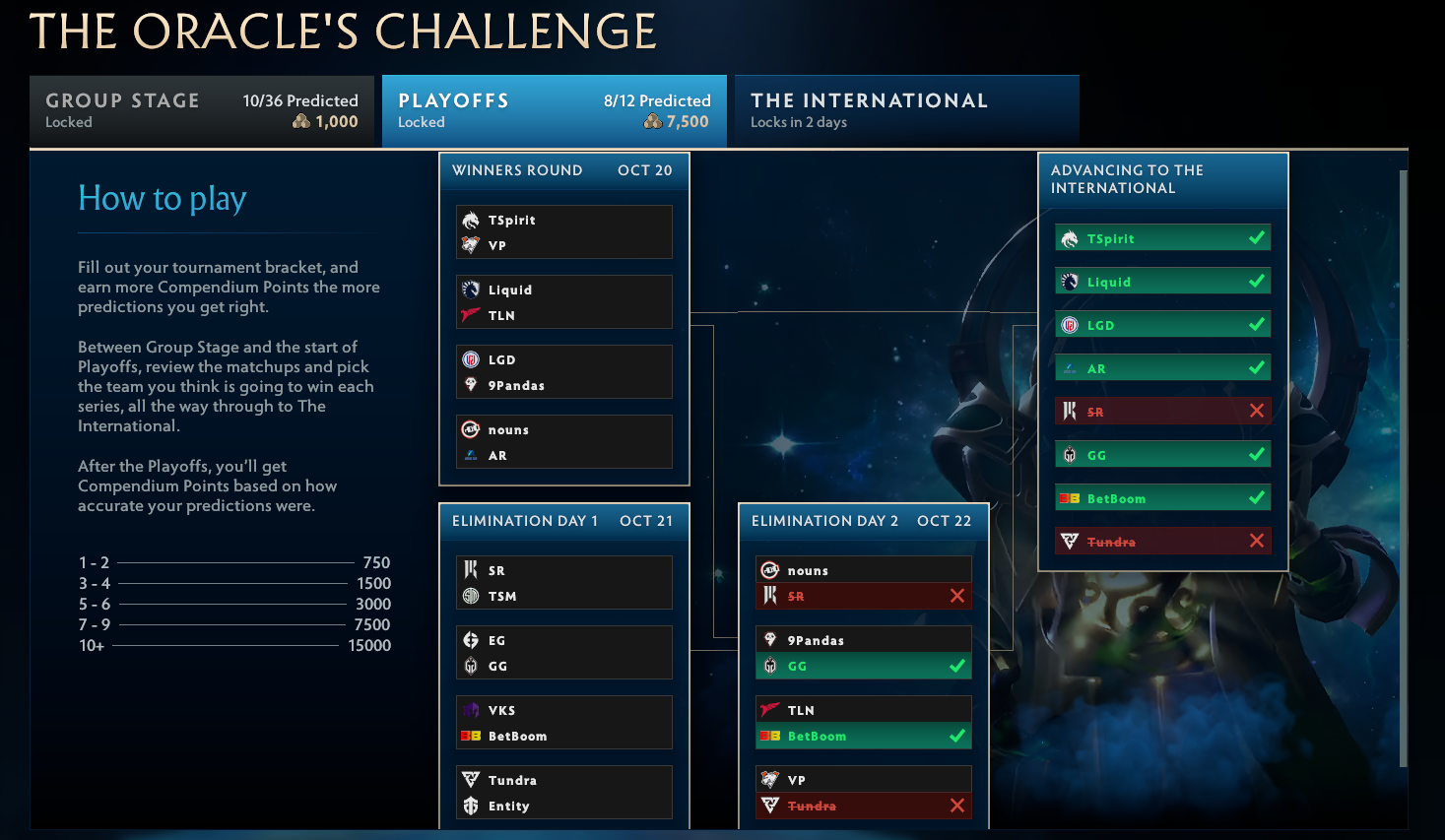The height and width of the screenshot is (840, 1445).
Task: Switch to the Group Stage tab
Action: click(201, 109)
